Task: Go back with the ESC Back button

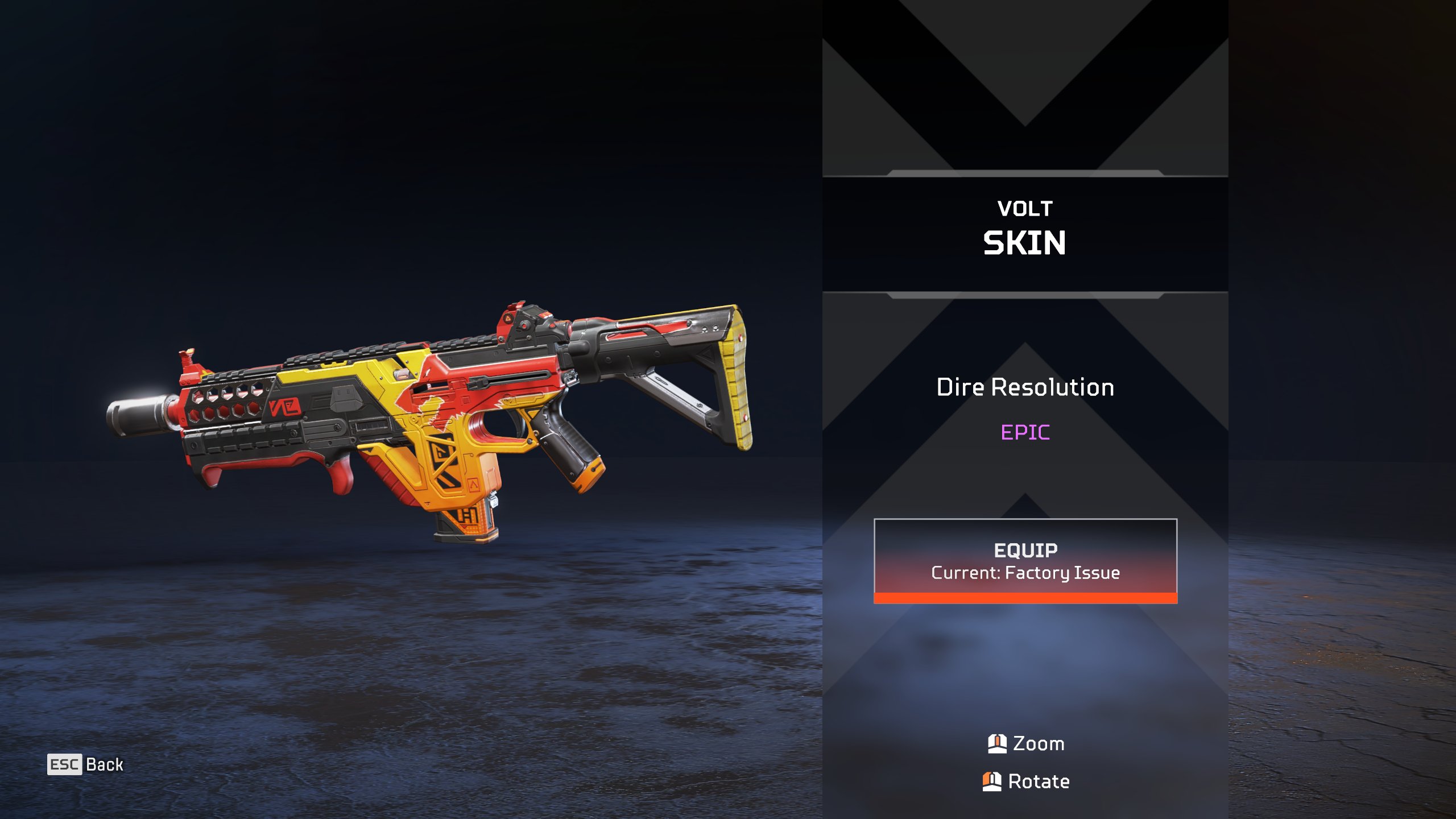Action: tap(85, 764)
